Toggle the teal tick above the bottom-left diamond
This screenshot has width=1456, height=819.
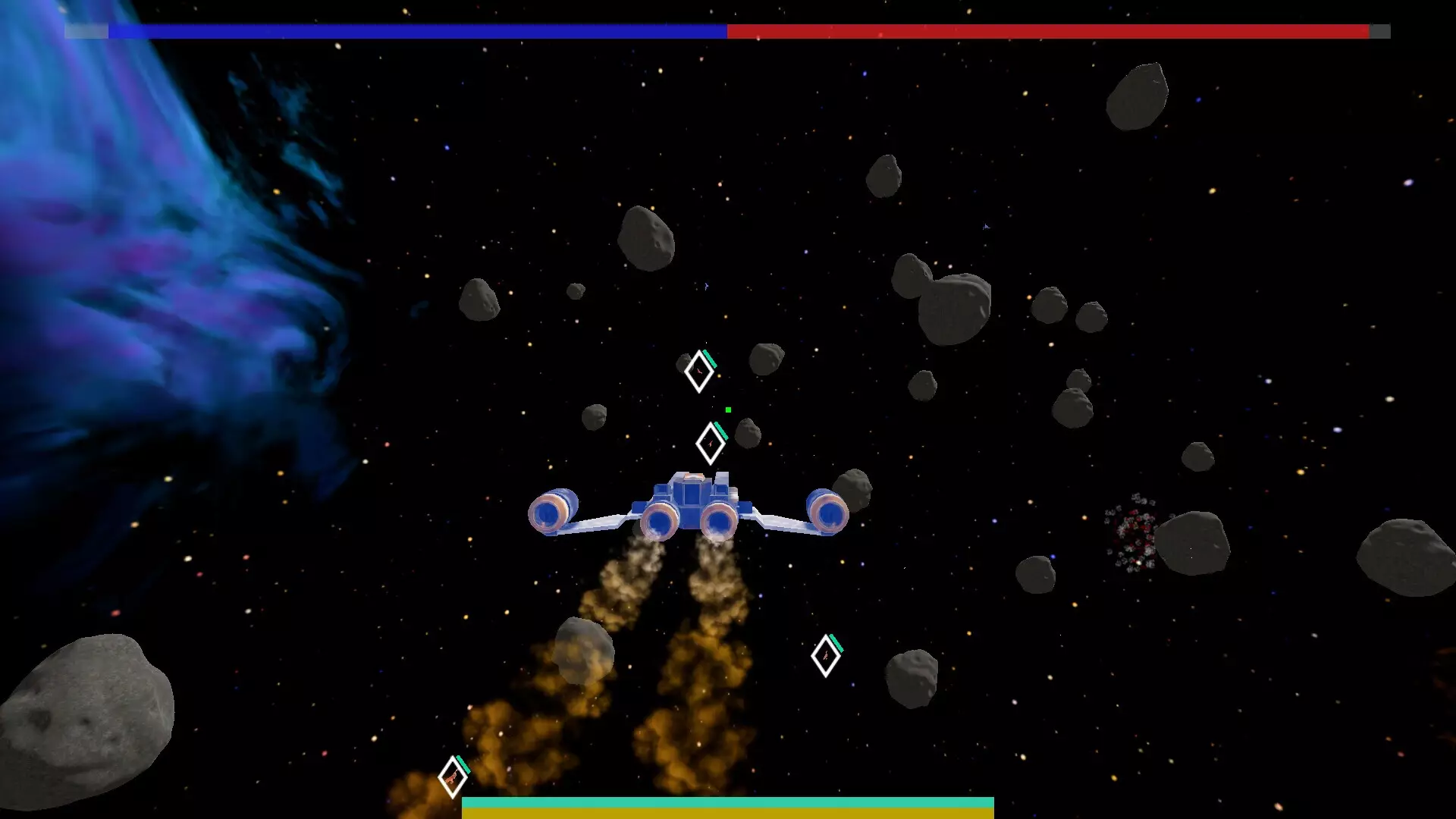(463, 765)
